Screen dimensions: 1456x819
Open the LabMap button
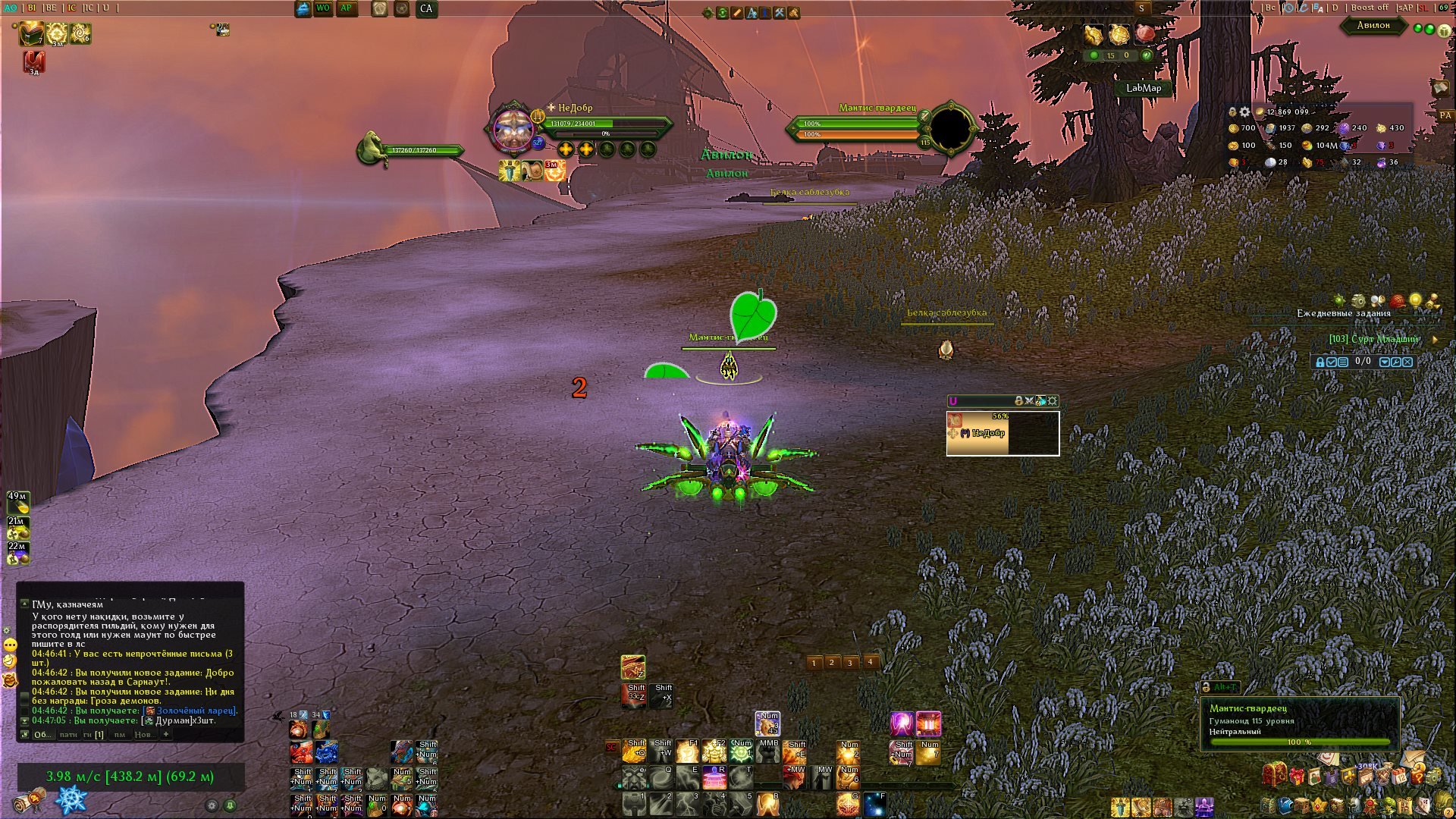click(1143, 88)
